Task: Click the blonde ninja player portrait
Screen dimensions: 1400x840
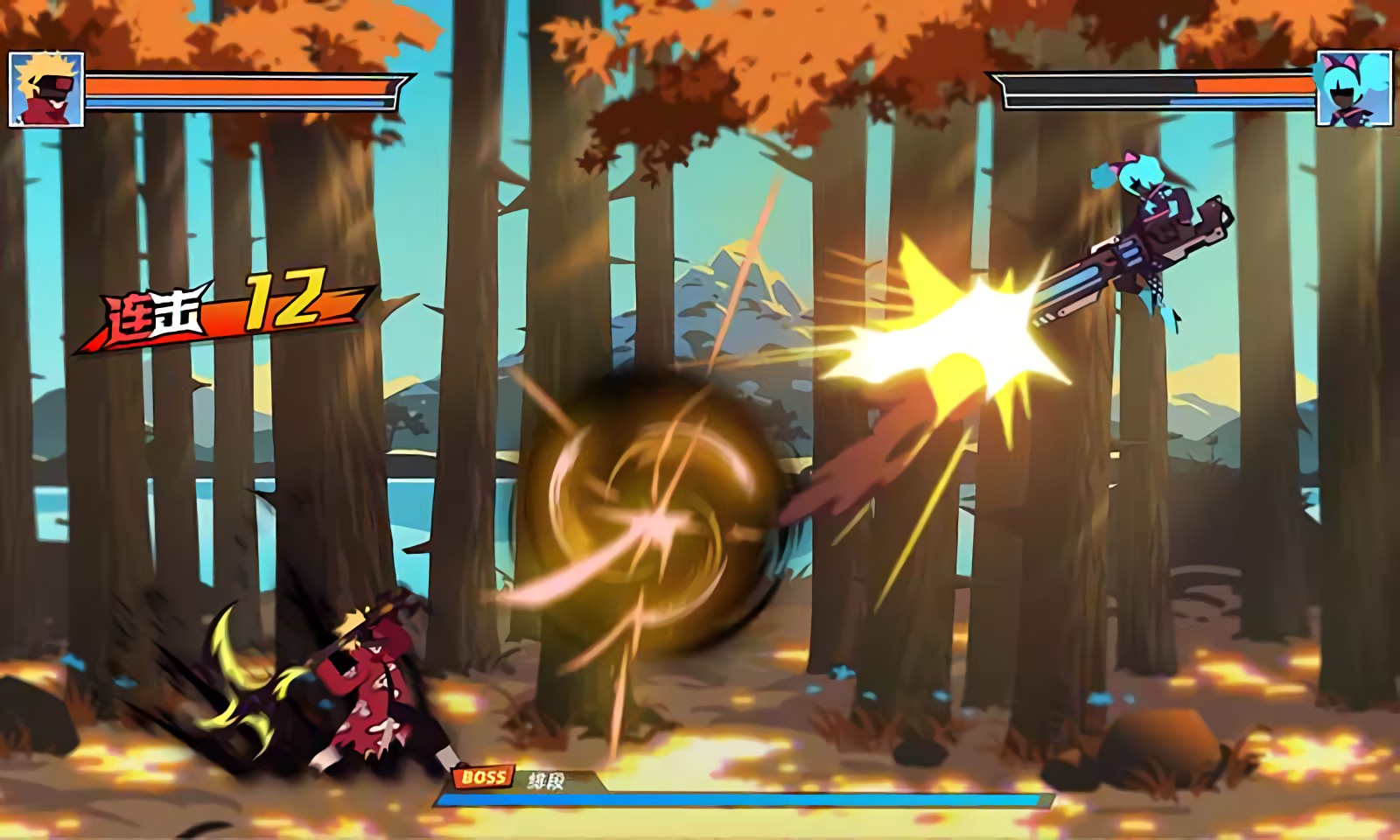Action: pyautogui.click(x=46, y=89)
